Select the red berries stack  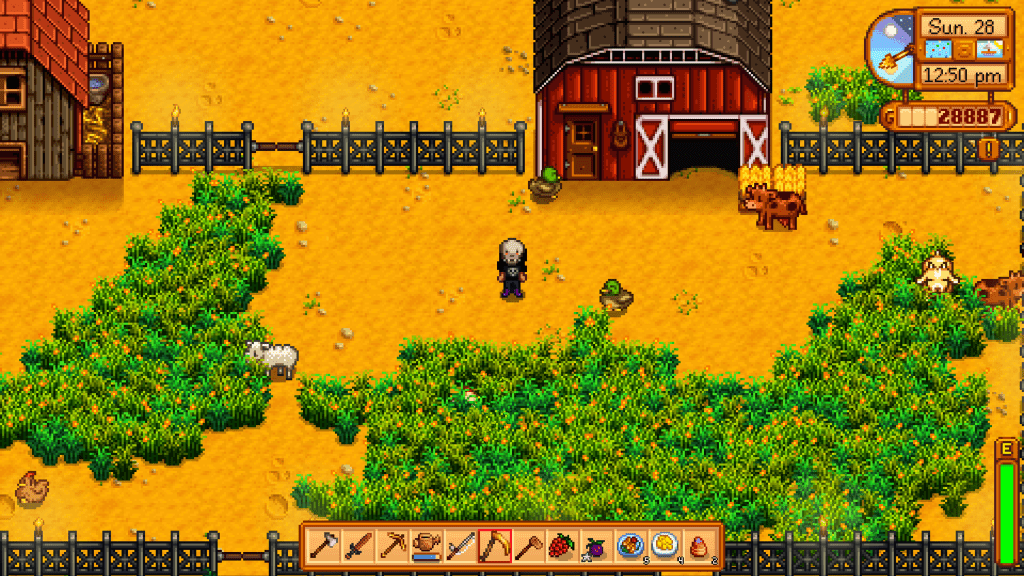coord(562,546)
